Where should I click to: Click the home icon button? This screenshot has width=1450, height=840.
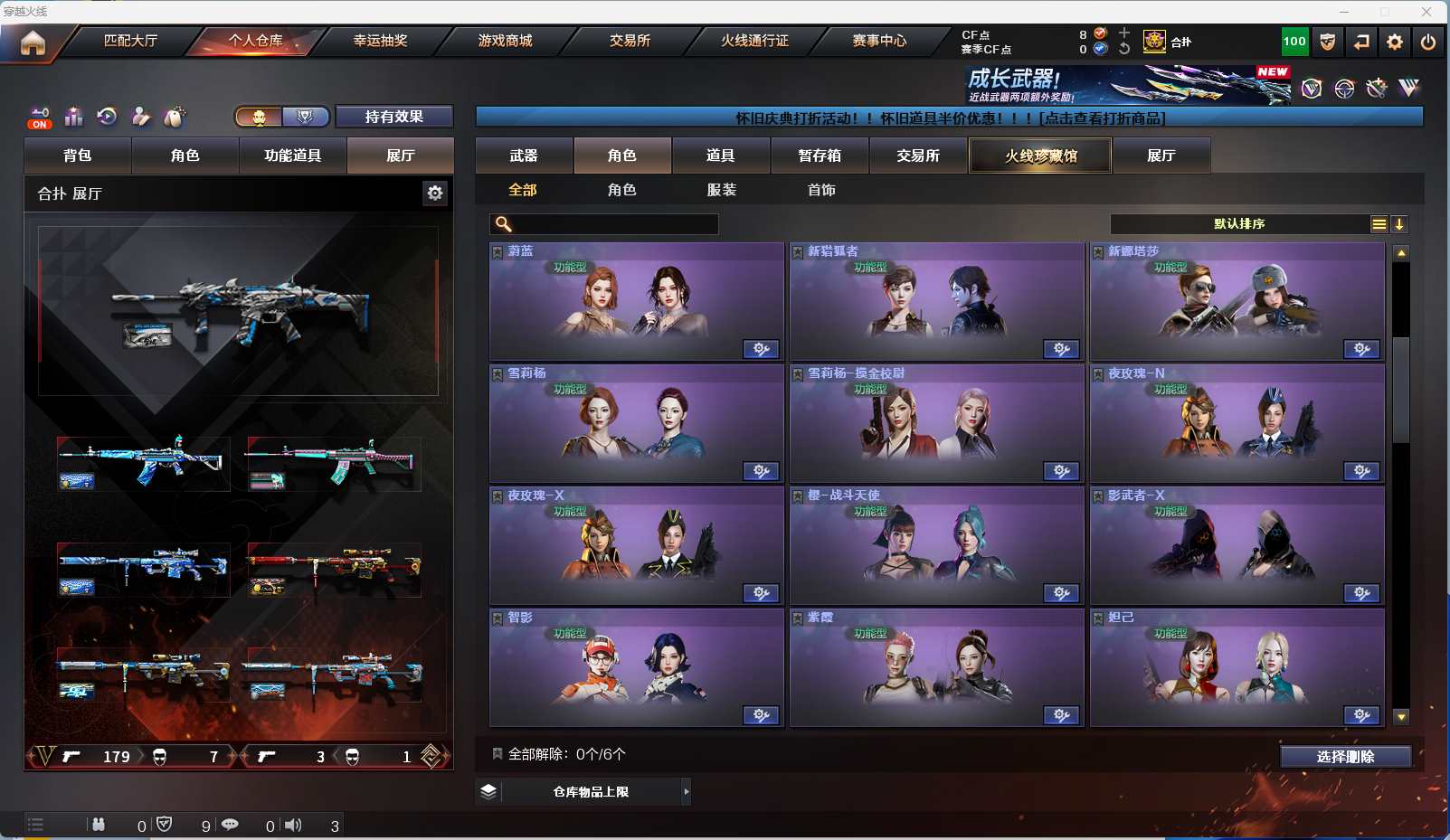pyautogui.click(x=33, y=42)
